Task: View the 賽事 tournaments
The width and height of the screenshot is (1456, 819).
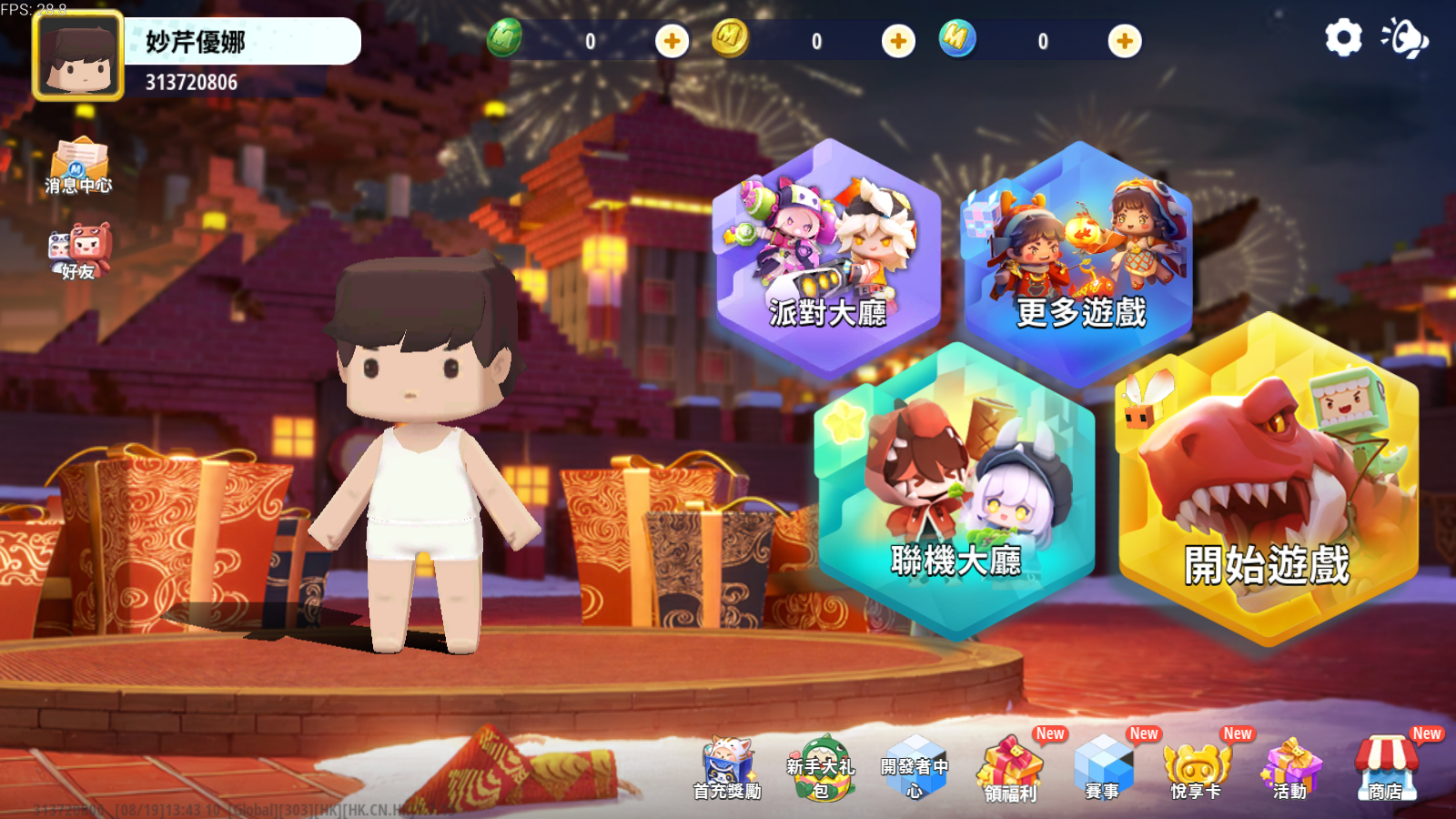Action: [1103, 769]
